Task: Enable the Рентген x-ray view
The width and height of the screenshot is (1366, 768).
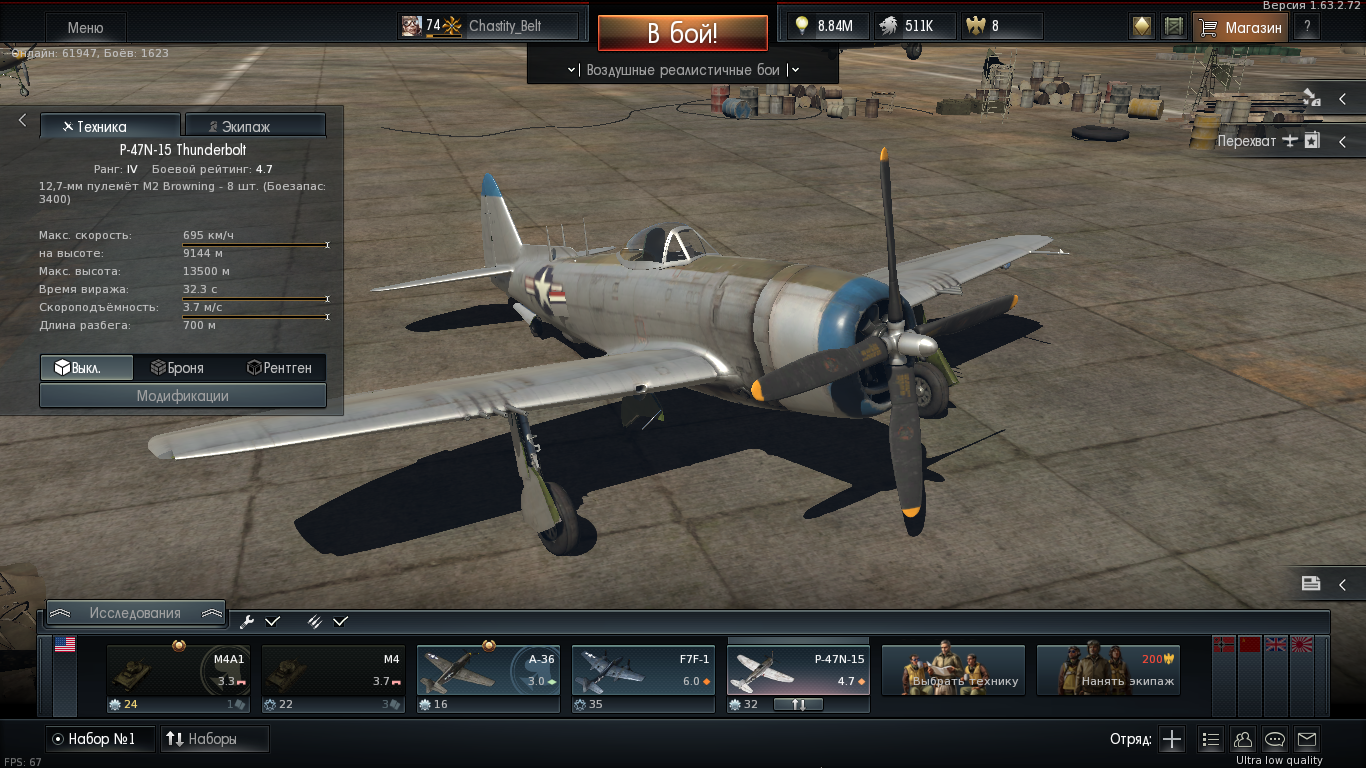Action: click(279, 368)
